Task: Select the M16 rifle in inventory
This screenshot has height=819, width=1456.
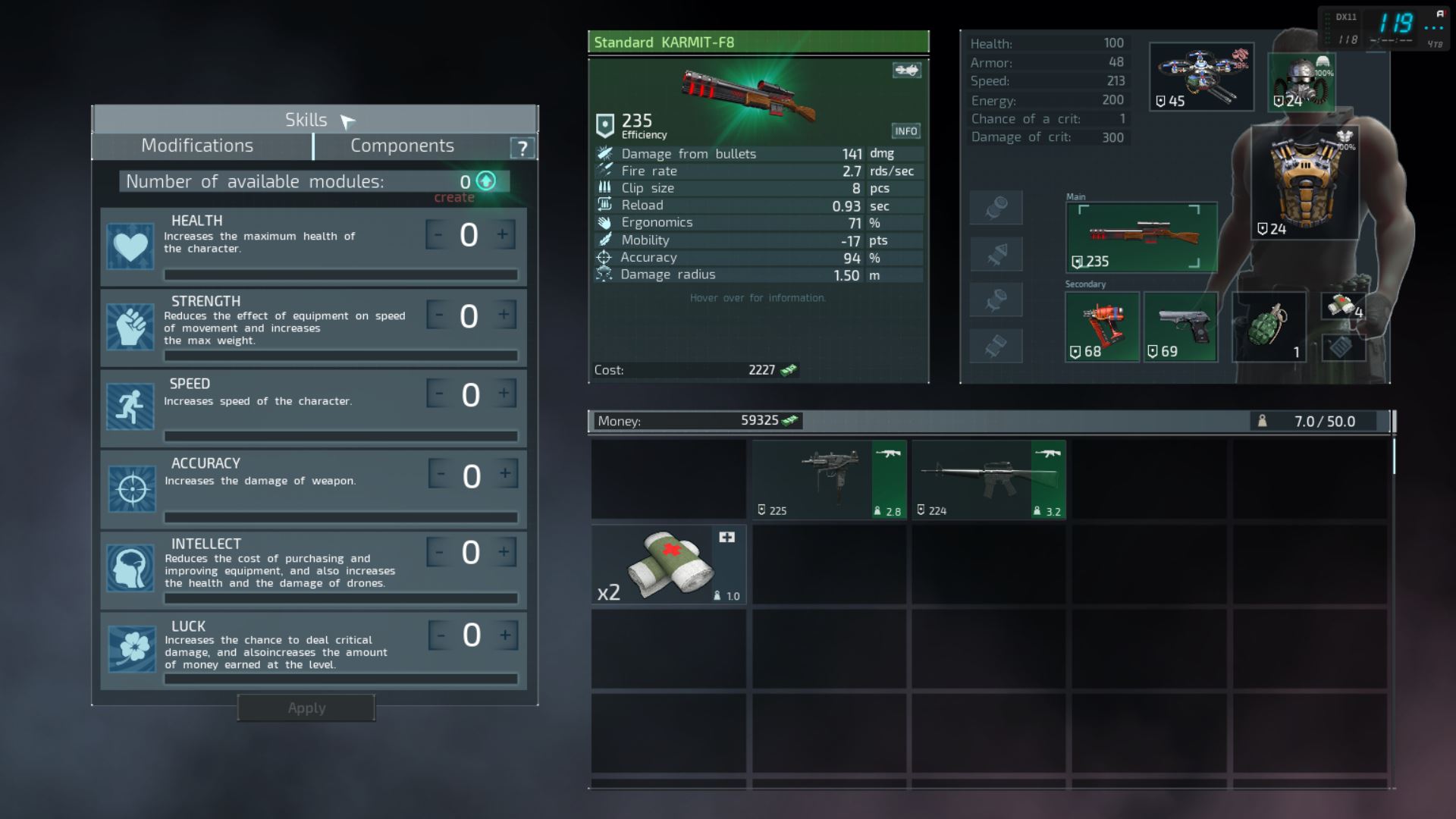Action: point(989,480)
